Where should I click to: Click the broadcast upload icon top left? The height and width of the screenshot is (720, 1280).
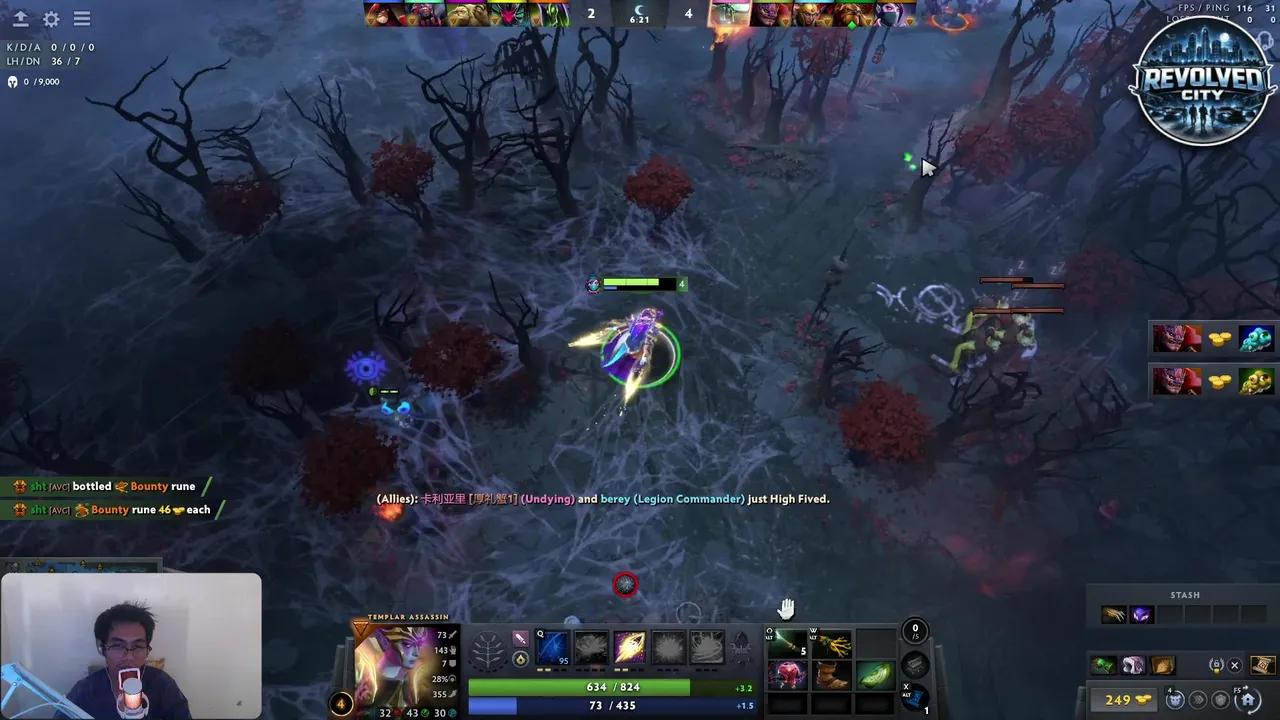[20, 18]
